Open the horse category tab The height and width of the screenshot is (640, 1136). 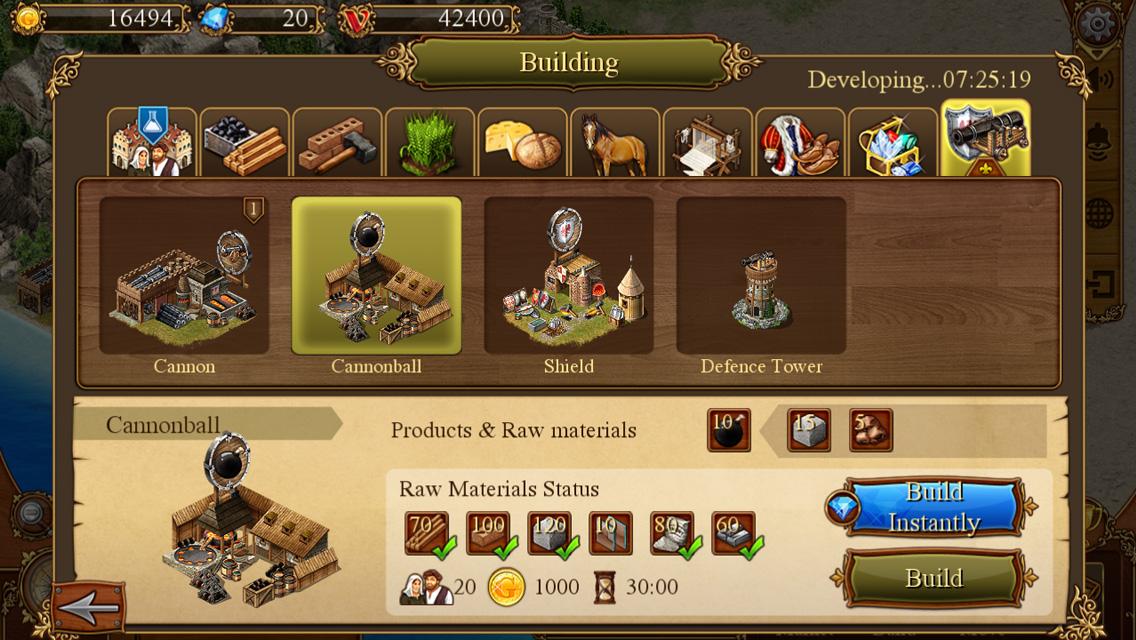tap(614, 143)
